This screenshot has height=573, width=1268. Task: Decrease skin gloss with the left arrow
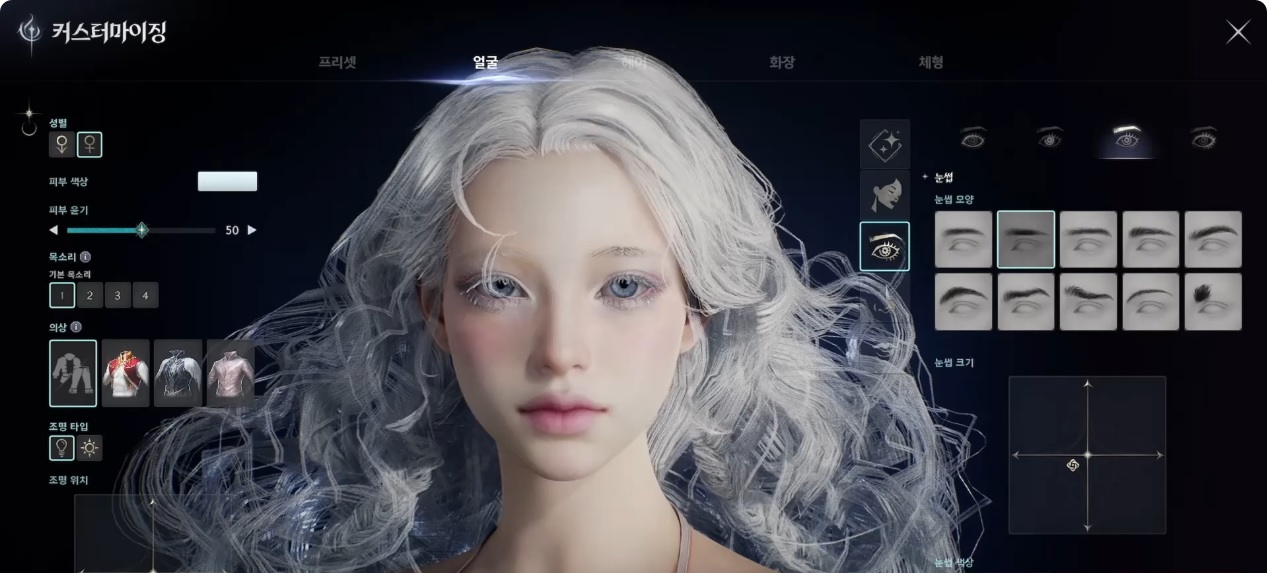click(54, 230)
